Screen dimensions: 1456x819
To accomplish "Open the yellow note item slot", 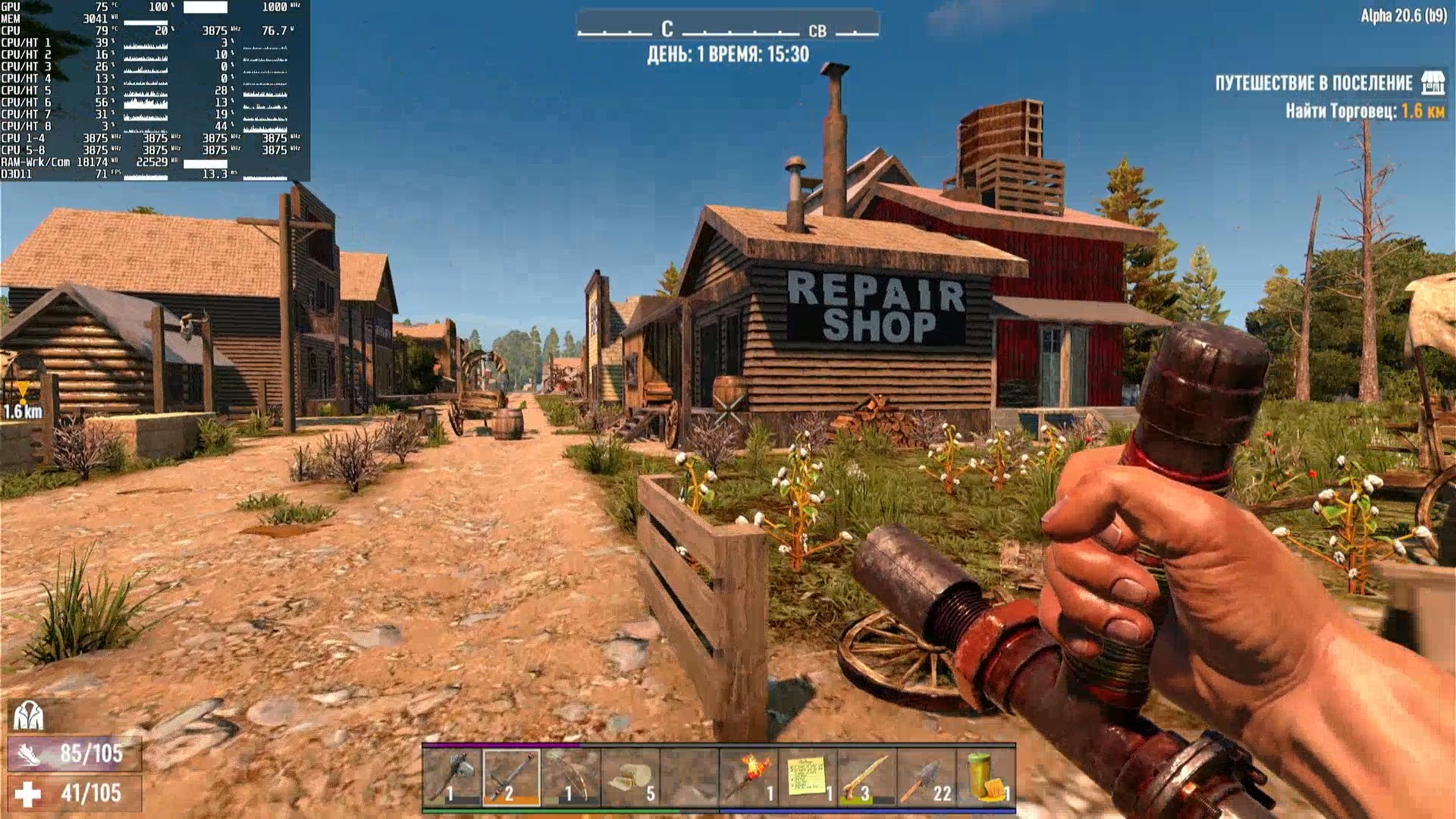I will point(808,778).
